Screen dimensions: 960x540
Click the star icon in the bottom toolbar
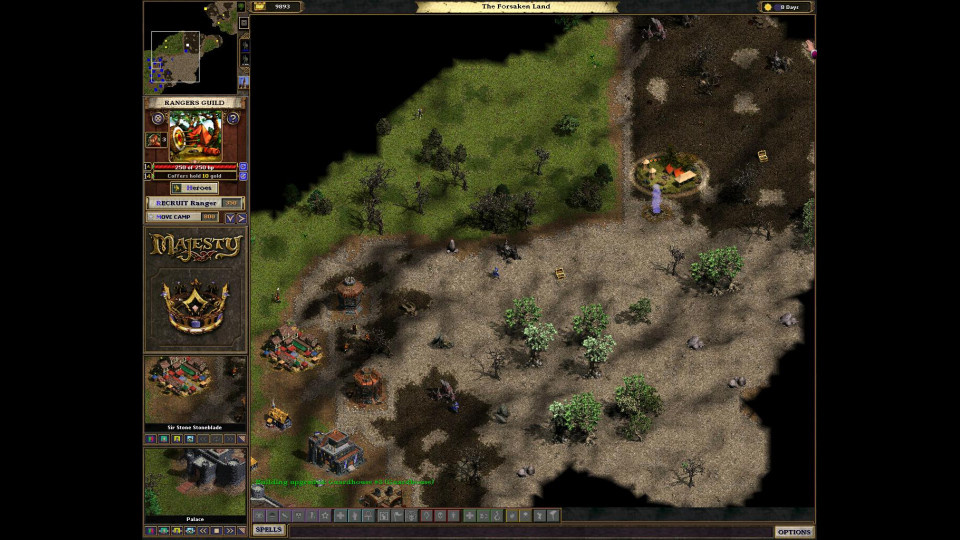pyautogui.click(x=325, y=515)
